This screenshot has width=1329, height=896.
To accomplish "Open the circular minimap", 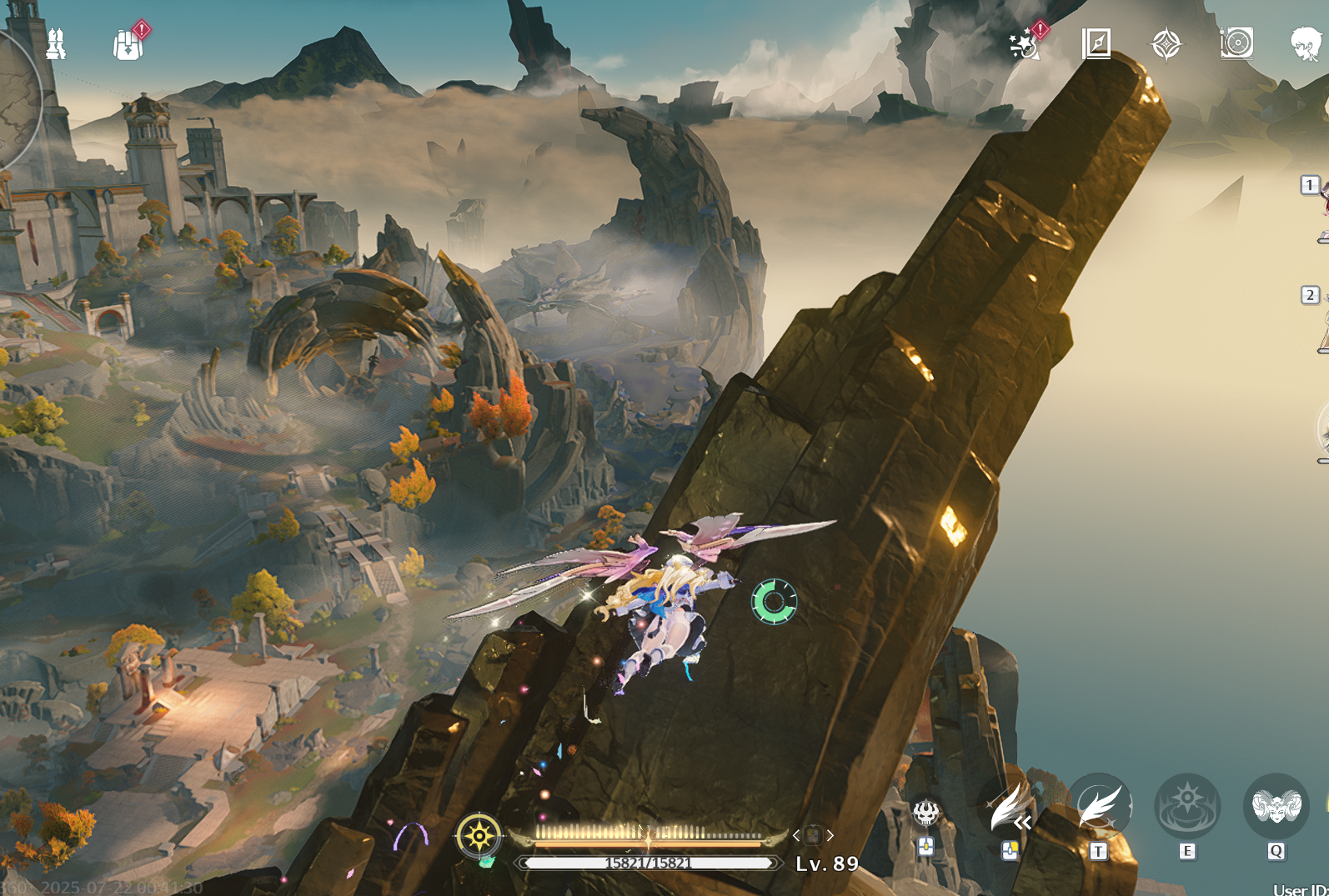I will coord(15,96).
